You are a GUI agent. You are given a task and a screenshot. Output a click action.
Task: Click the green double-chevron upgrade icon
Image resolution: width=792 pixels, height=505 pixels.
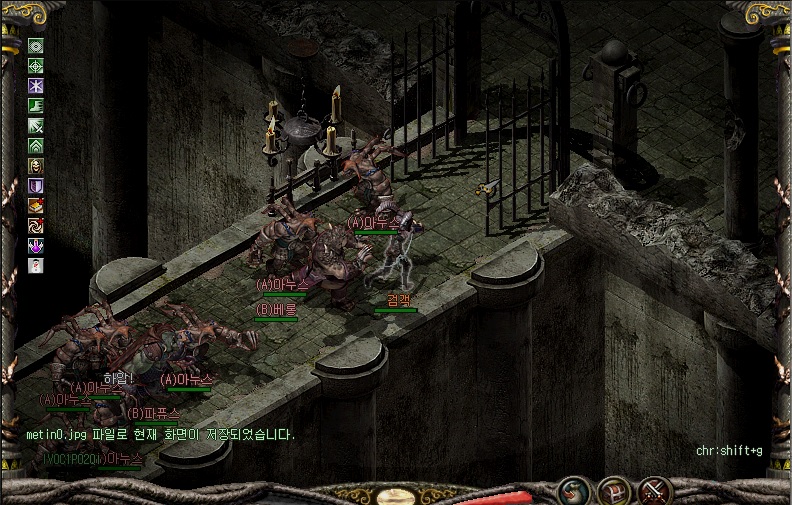36,146
